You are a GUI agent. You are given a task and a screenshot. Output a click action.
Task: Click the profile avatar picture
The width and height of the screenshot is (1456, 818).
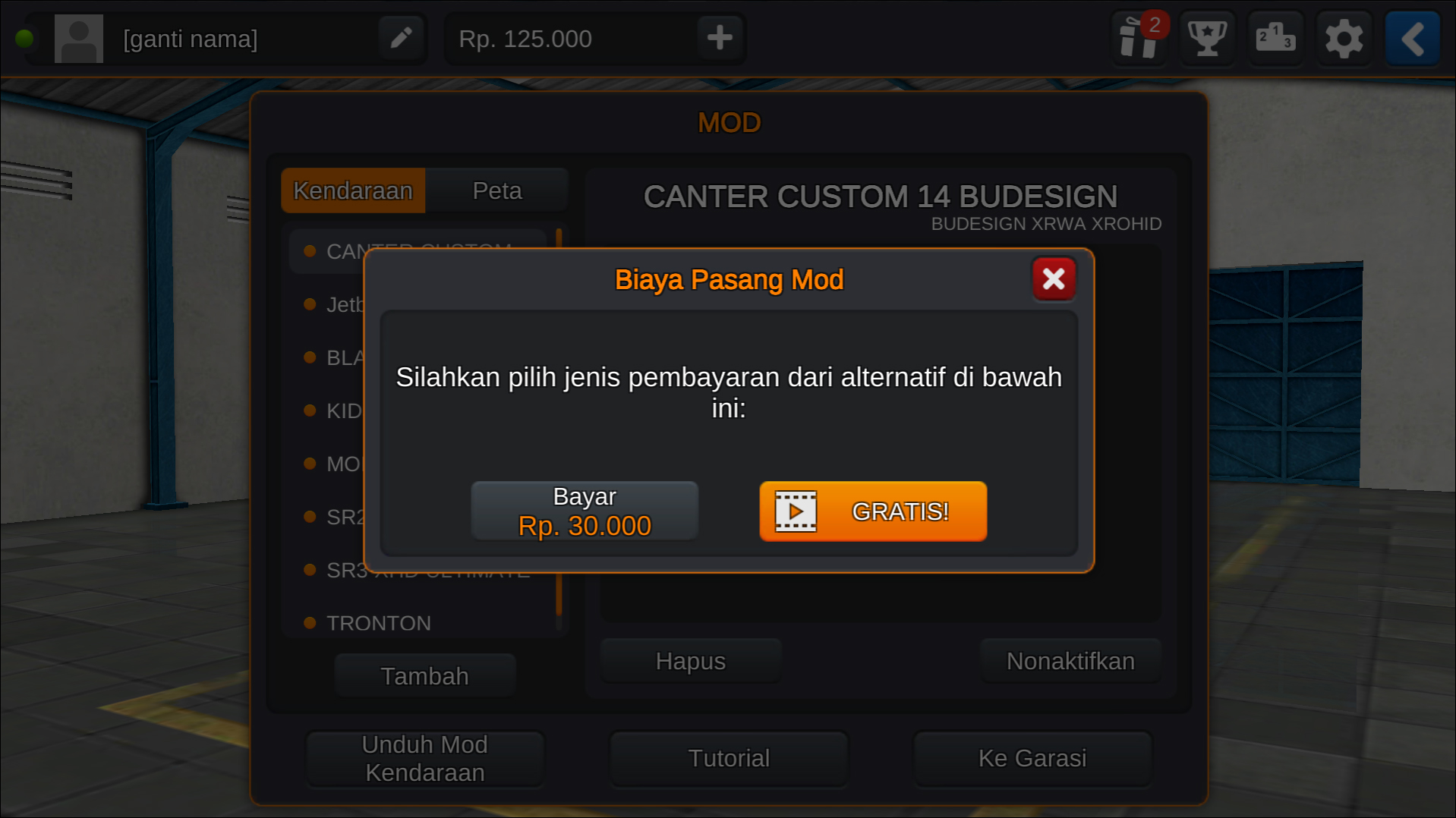(78, 38)
